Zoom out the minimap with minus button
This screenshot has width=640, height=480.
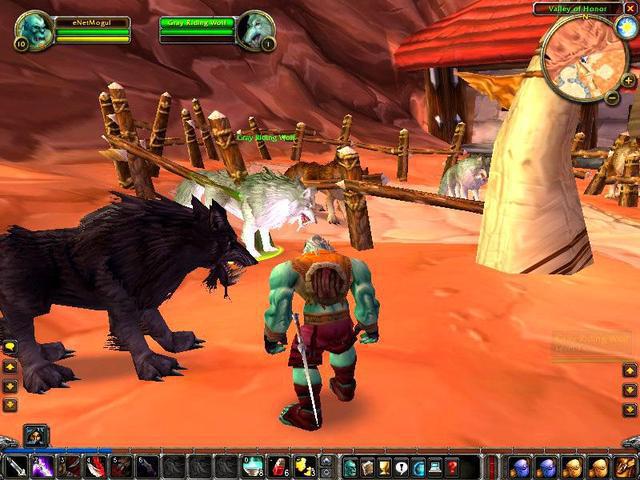612,97
